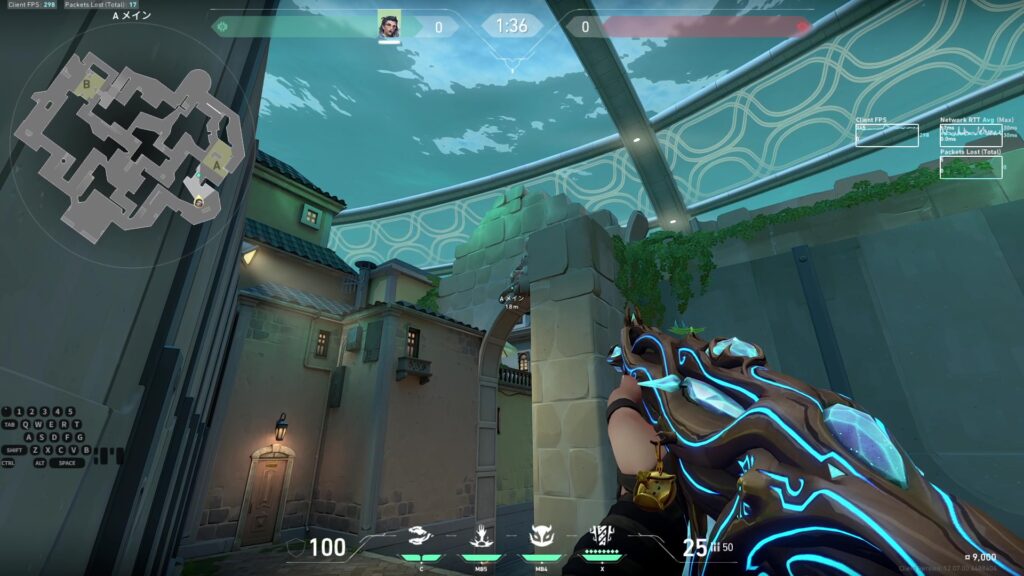
Task: Click the Network RTT graph
Action: (x=971, y=135)
